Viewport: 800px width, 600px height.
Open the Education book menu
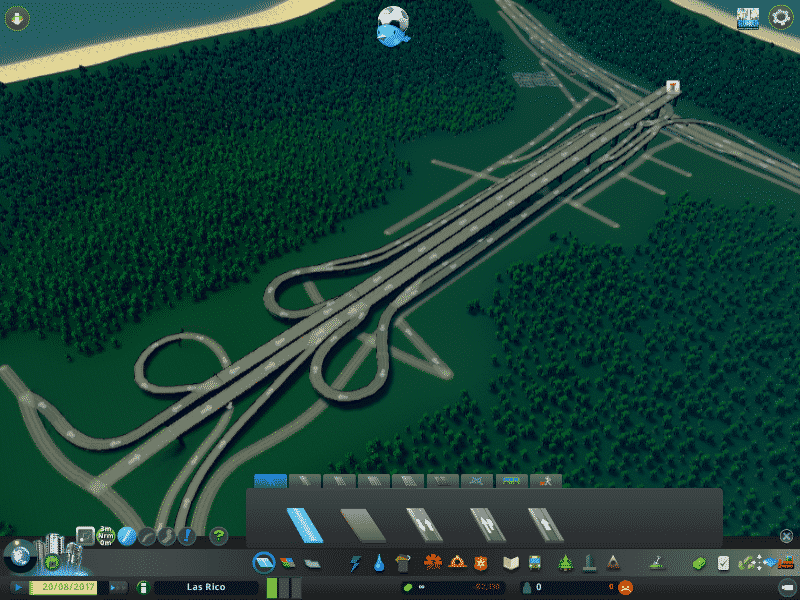click(x=511, y=563)
